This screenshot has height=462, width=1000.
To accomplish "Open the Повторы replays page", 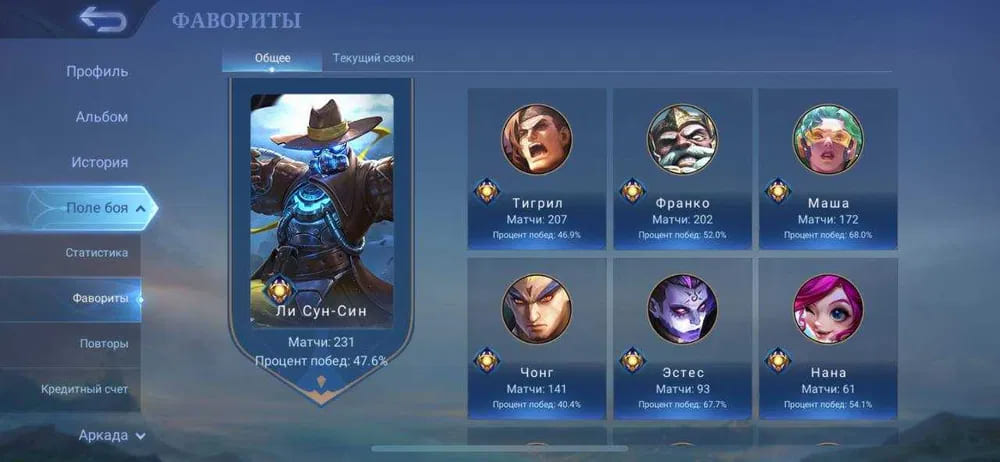I will [x=103, y=343].
